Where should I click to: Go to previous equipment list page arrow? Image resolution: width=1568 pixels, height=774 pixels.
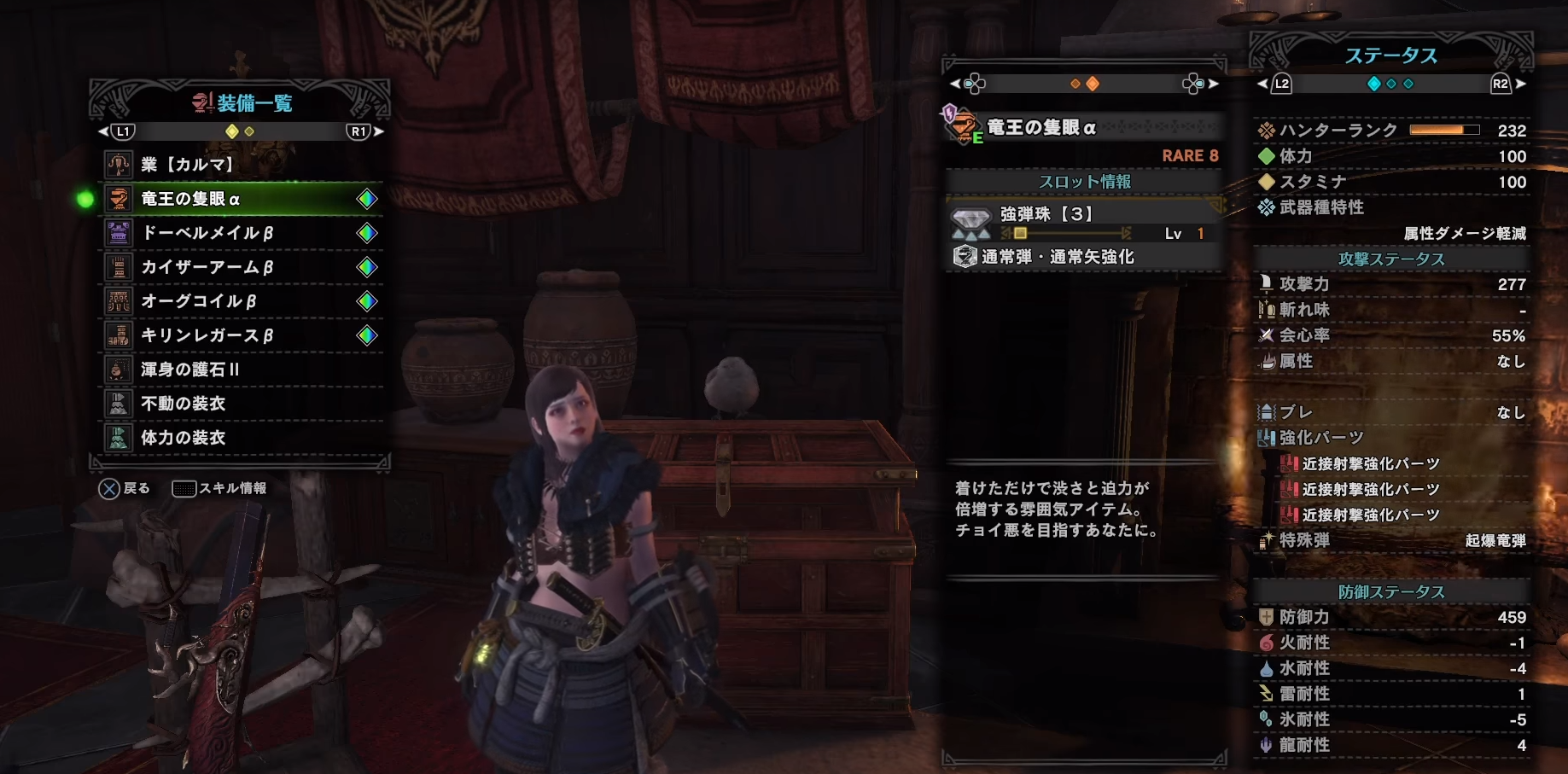103,131
